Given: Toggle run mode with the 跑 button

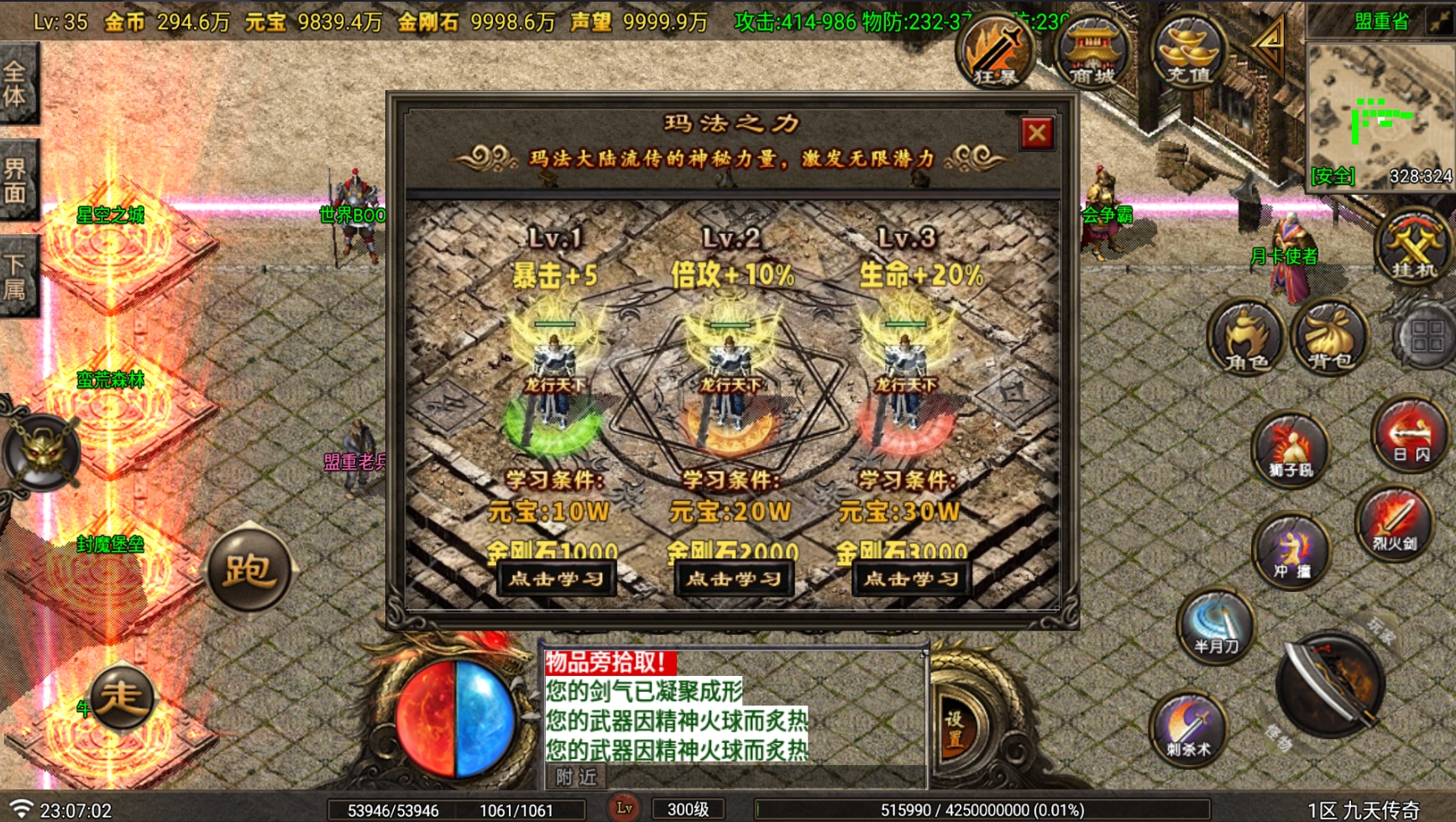Looking at the screenshot, I should pos(250,569).
